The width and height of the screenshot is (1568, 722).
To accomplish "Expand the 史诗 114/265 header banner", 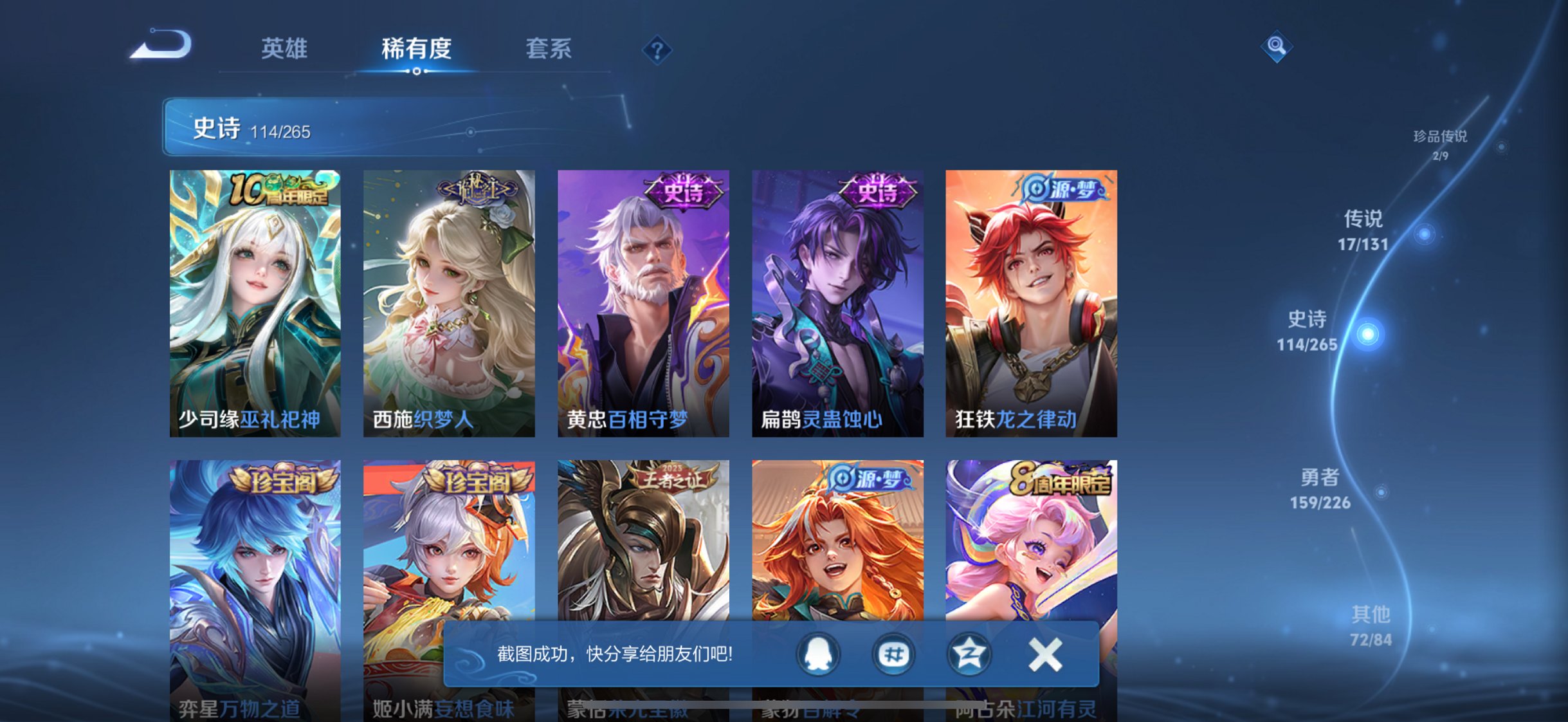I will [x=386, y=128].
